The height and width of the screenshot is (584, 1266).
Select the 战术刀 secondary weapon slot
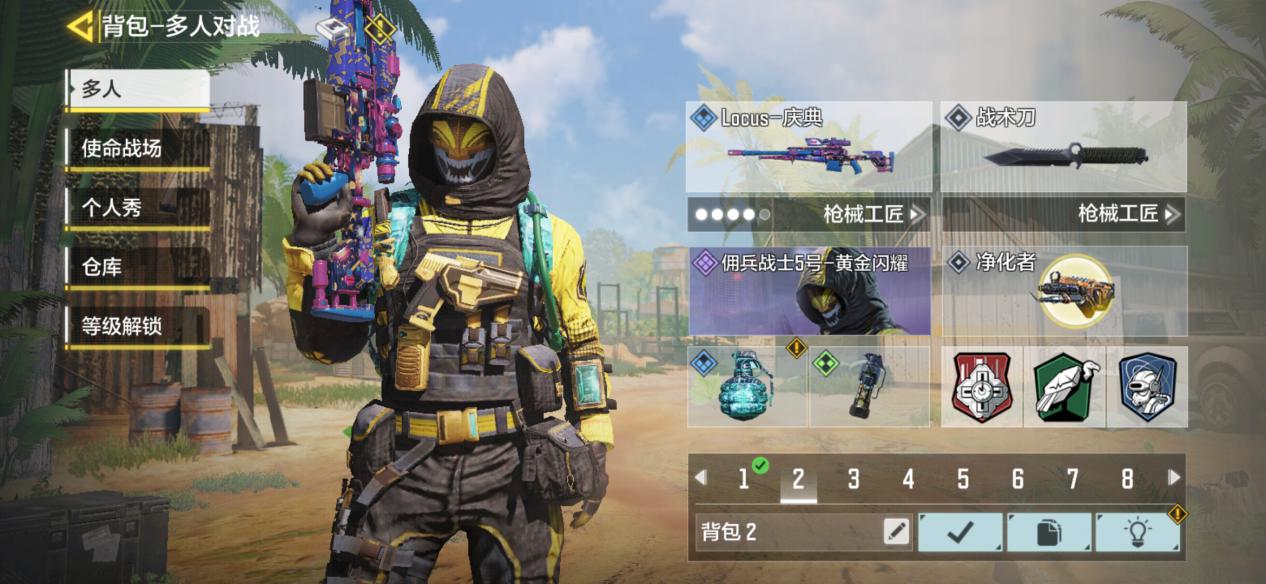click(1064, 147)
